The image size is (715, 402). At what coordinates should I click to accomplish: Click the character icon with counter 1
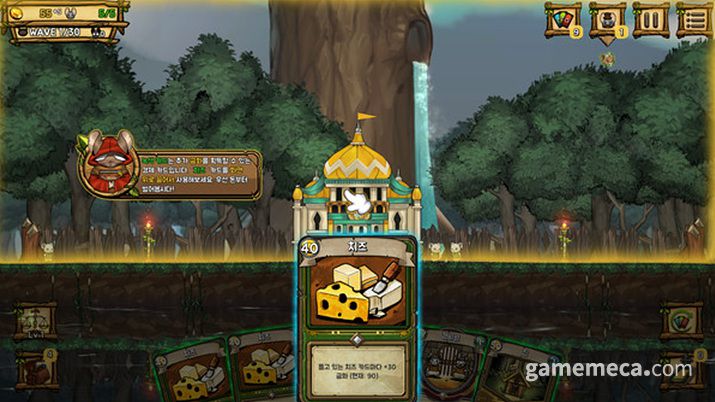pyautogui.click(x=607, y=19)
